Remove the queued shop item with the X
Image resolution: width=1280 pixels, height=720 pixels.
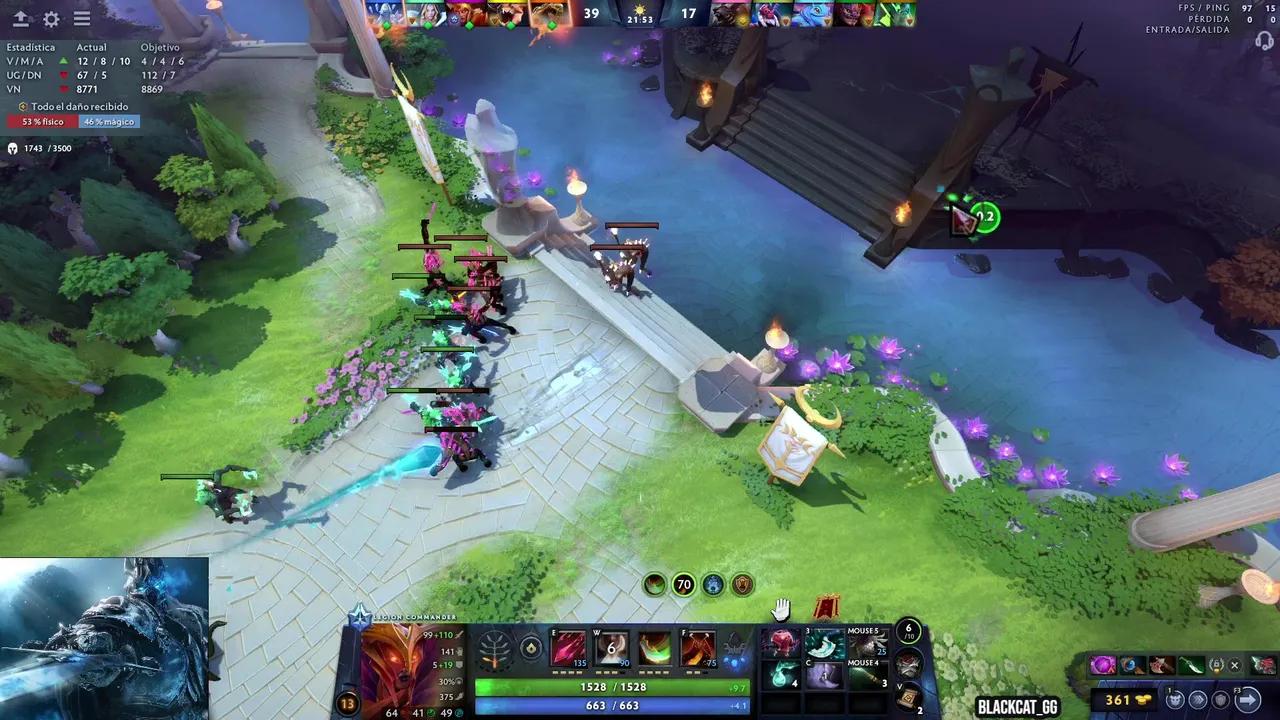coord(1235,665)
